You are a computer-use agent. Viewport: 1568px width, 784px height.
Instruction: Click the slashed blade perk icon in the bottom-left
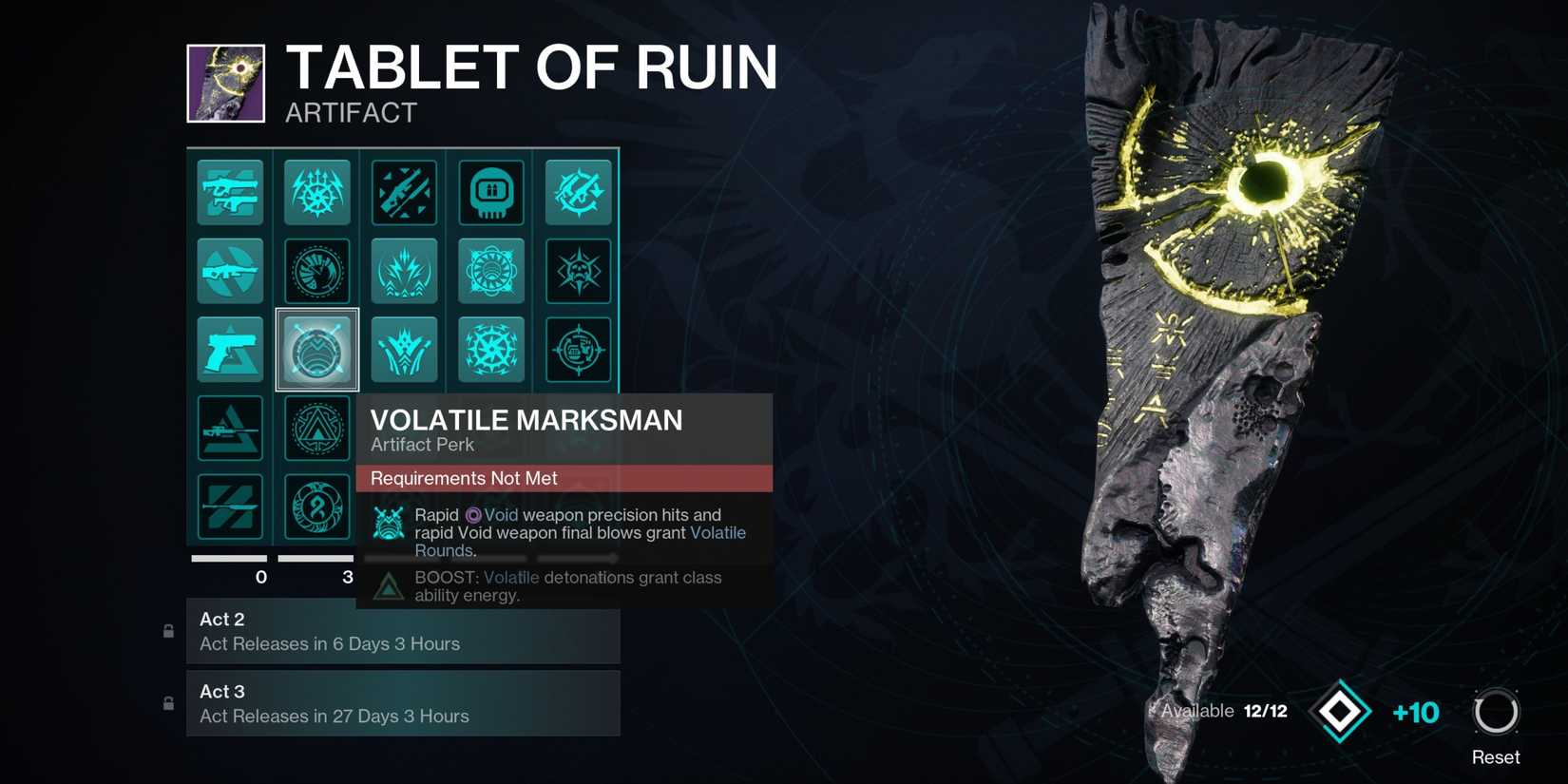(230, 507)
